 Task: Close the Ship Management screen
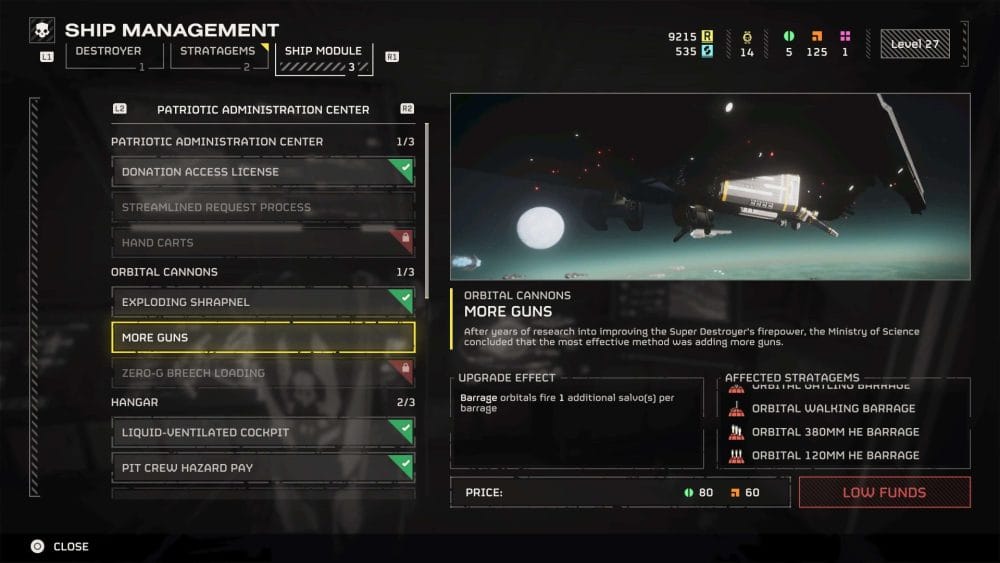click(59, 546)
